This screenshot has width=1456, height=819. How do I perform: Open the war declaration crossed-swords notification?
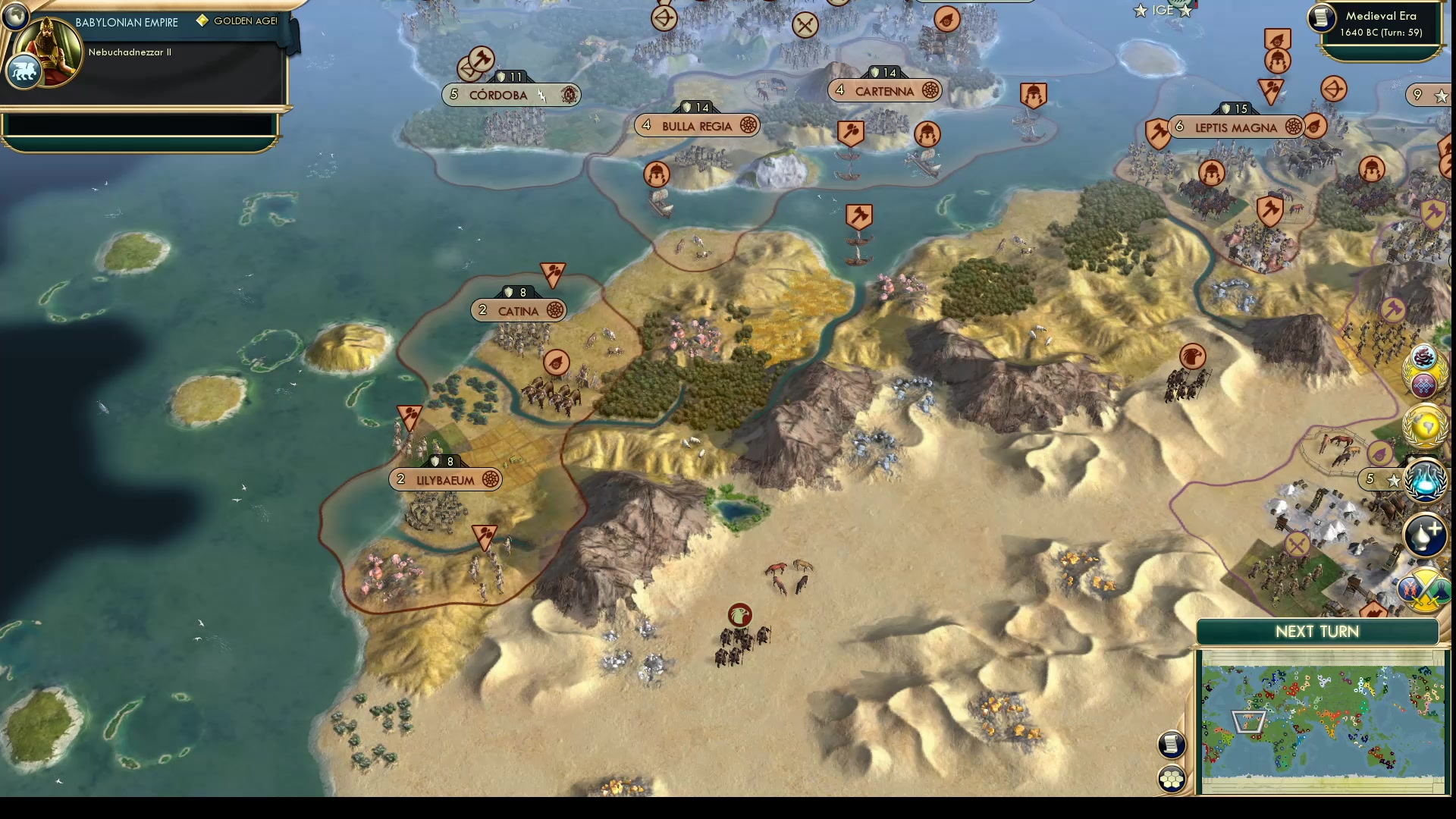1424,588
